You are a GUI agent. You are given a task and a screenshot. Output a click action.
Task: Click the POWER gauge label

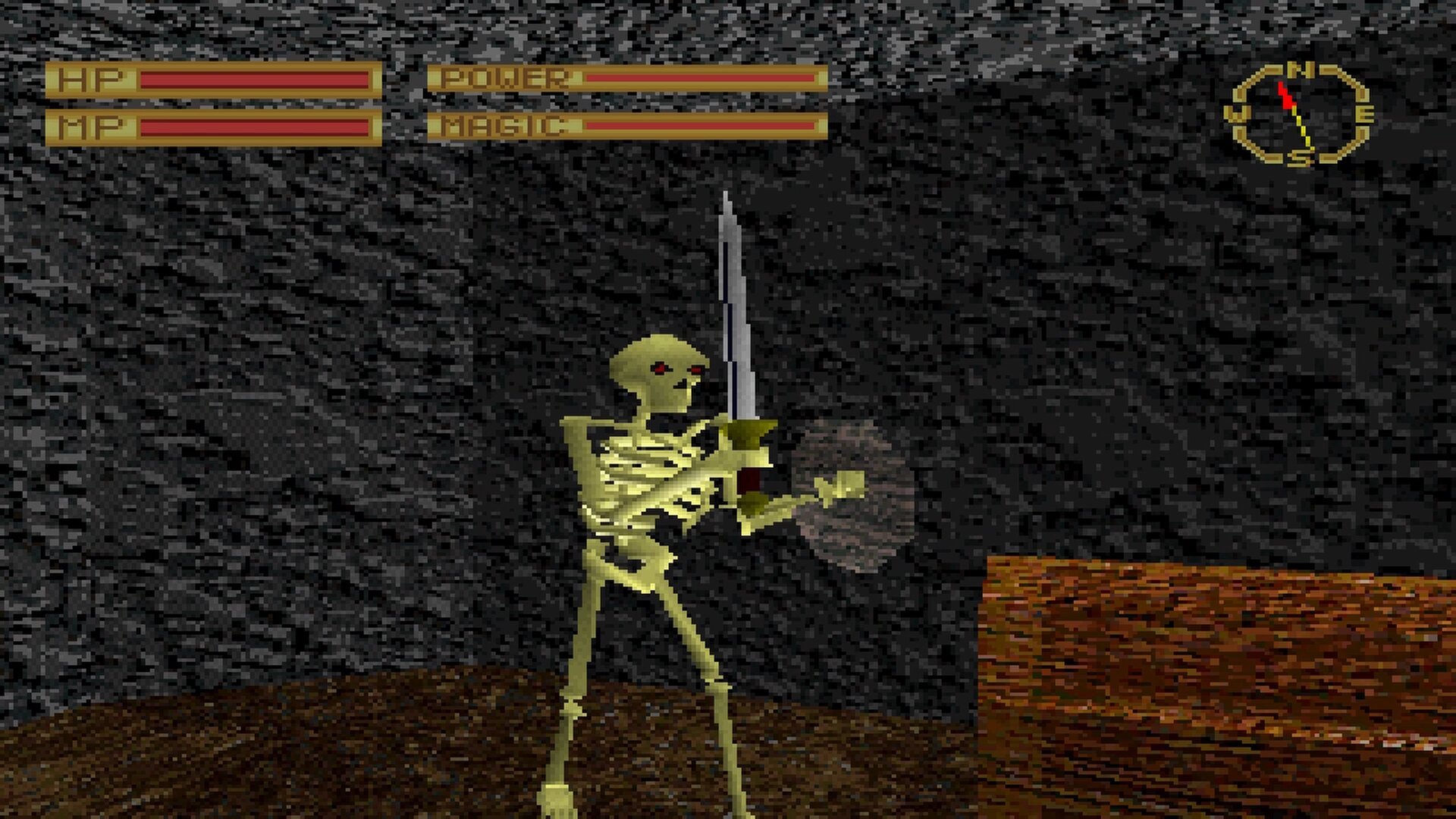(504, 77)
